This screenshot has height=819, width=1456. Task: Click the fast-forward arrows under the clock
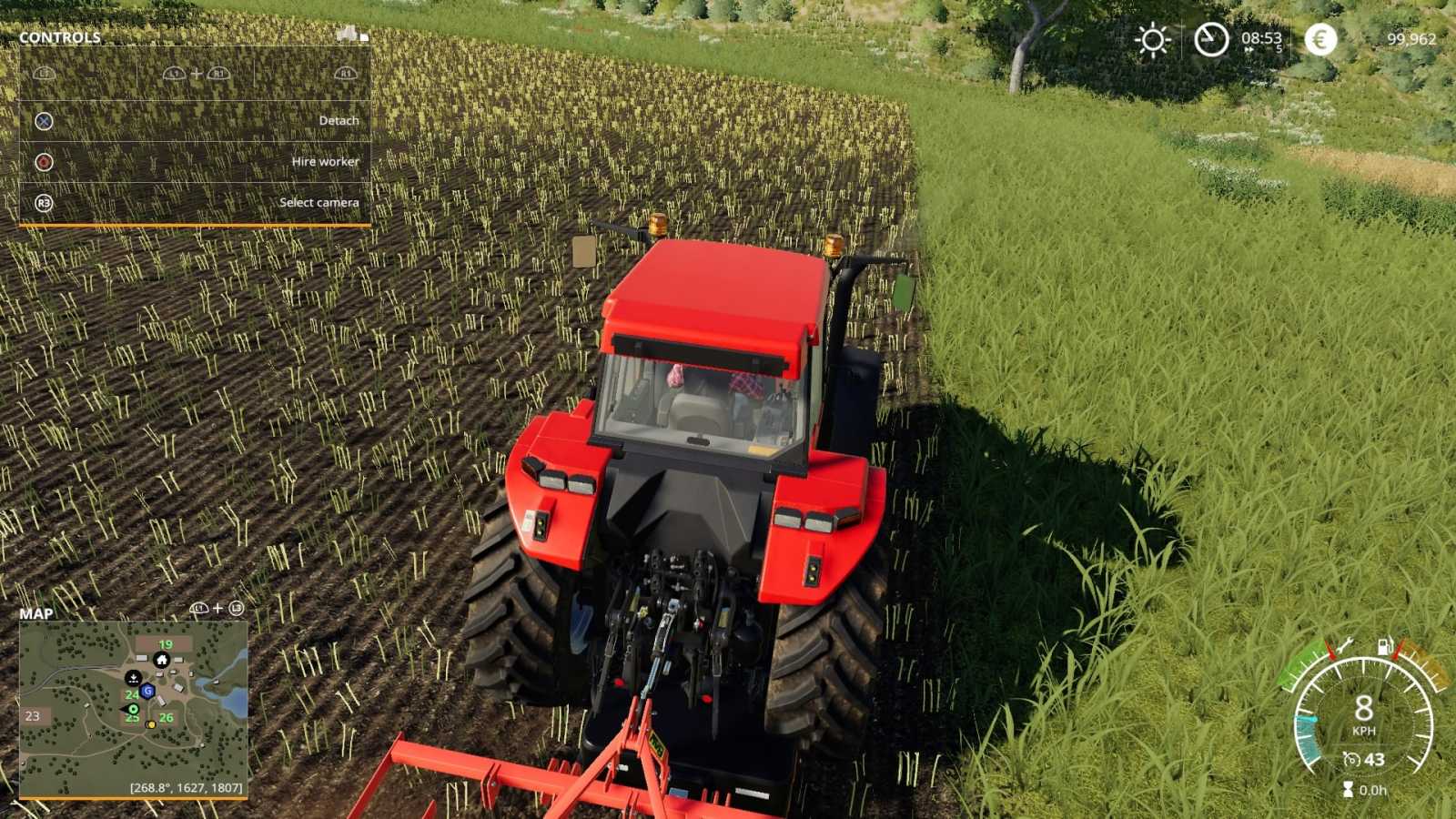tap(1249, 49)
